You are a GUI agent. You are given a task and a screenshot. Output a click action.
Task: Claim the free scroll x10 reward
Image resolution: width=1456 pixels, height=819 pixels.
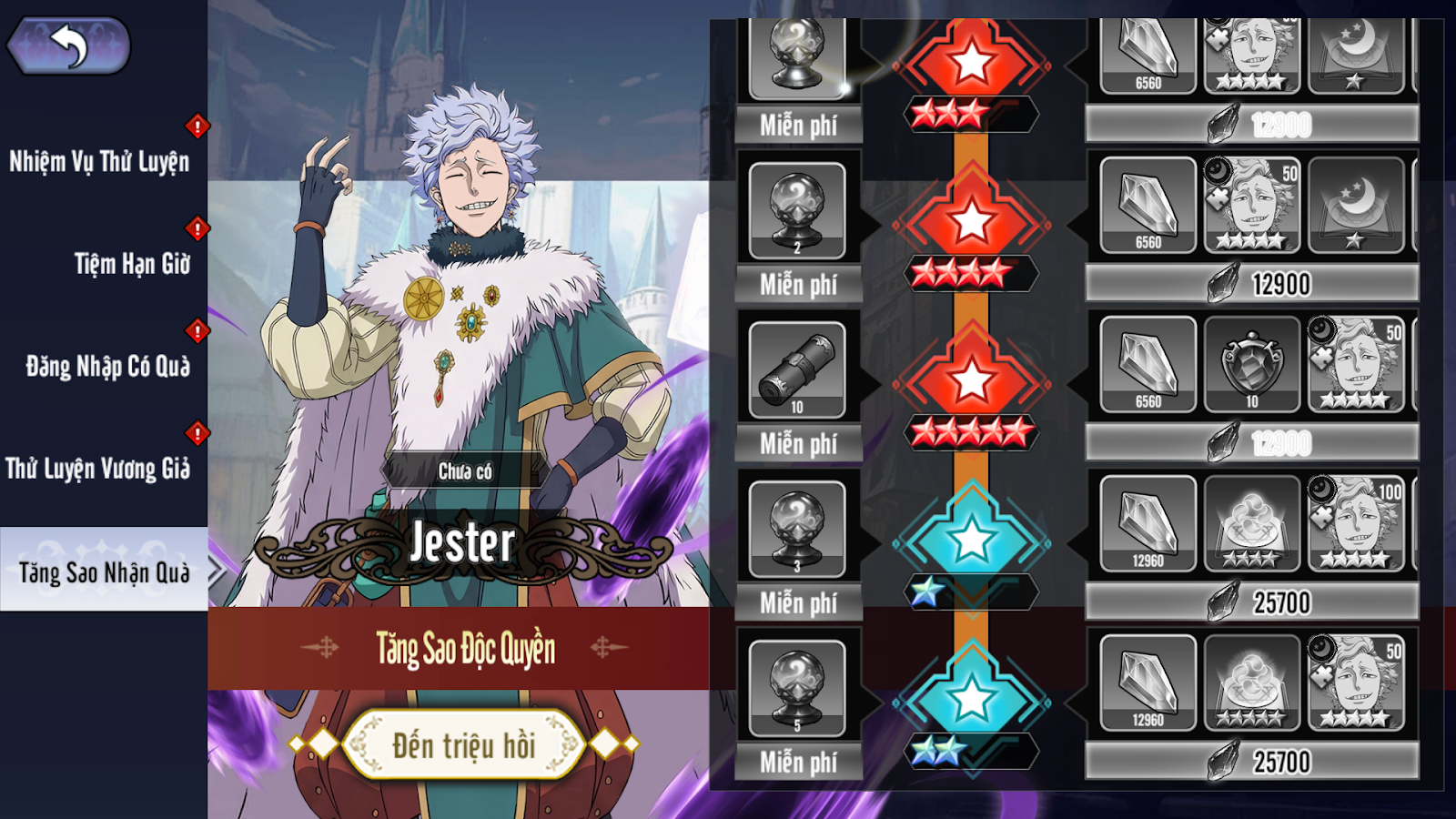pyautogui.click(x=797, y=369)
